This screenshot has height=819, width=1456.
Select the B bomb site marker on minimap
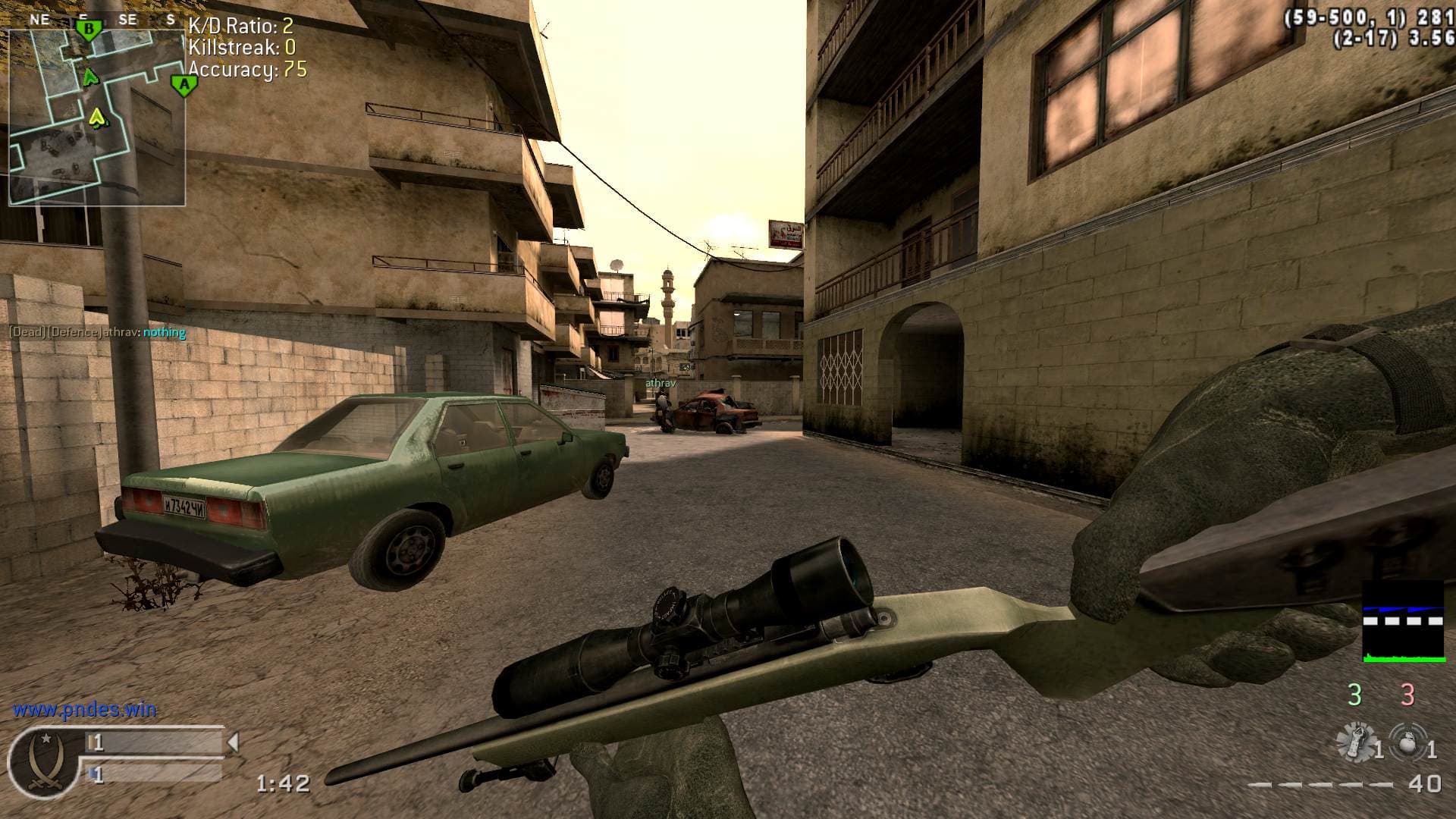(x=89, y=30)
